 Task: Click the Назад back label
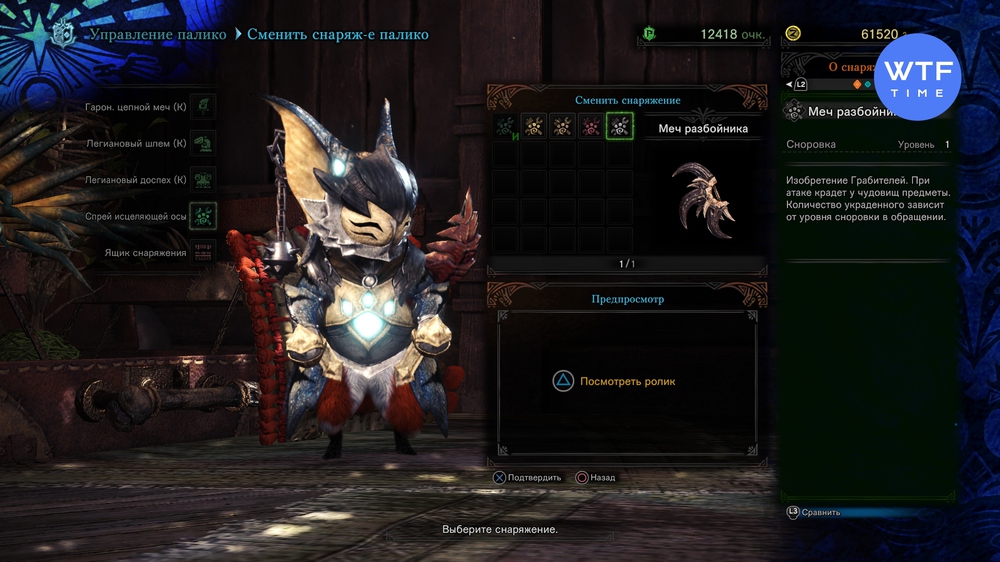coord(602,478)
